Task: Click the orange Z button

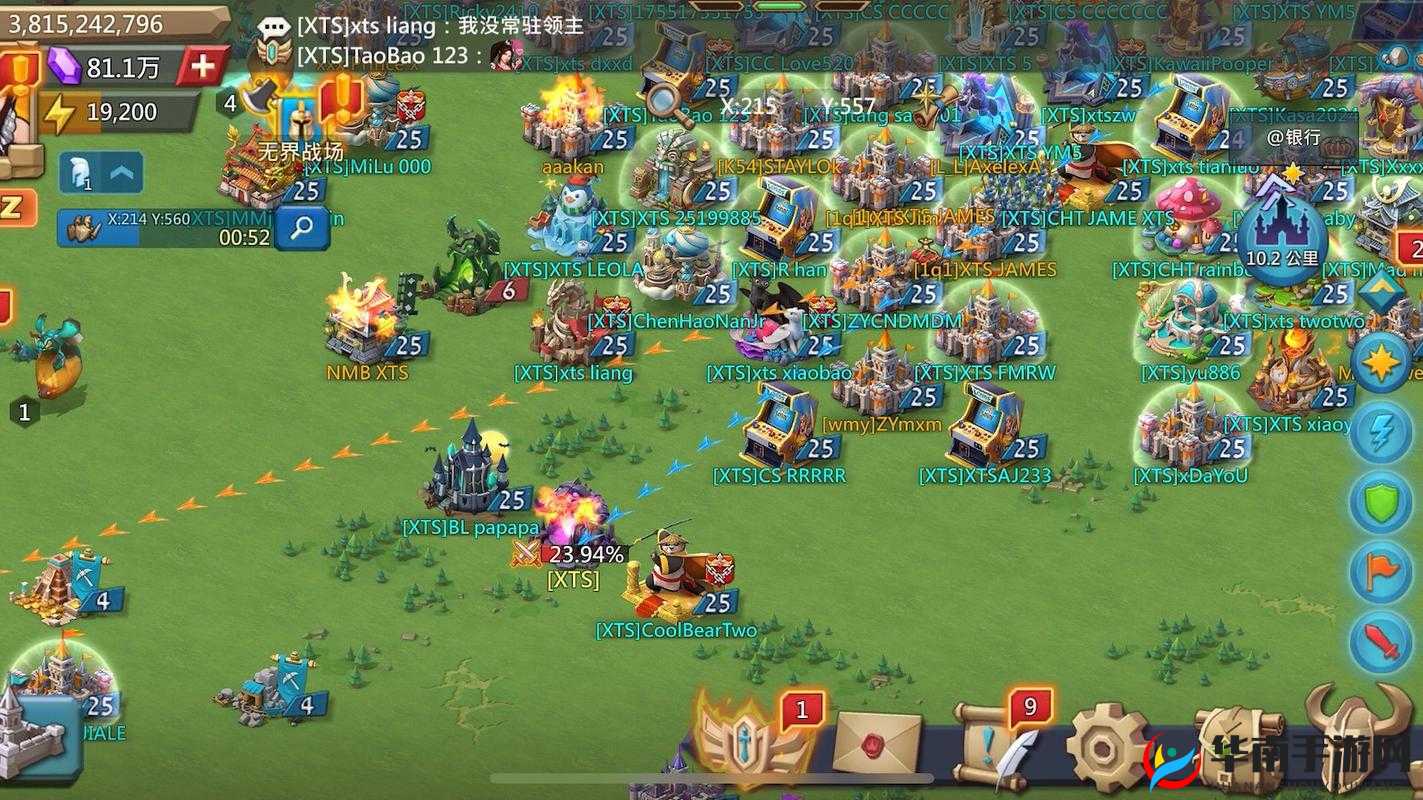Action: (14, 207)
